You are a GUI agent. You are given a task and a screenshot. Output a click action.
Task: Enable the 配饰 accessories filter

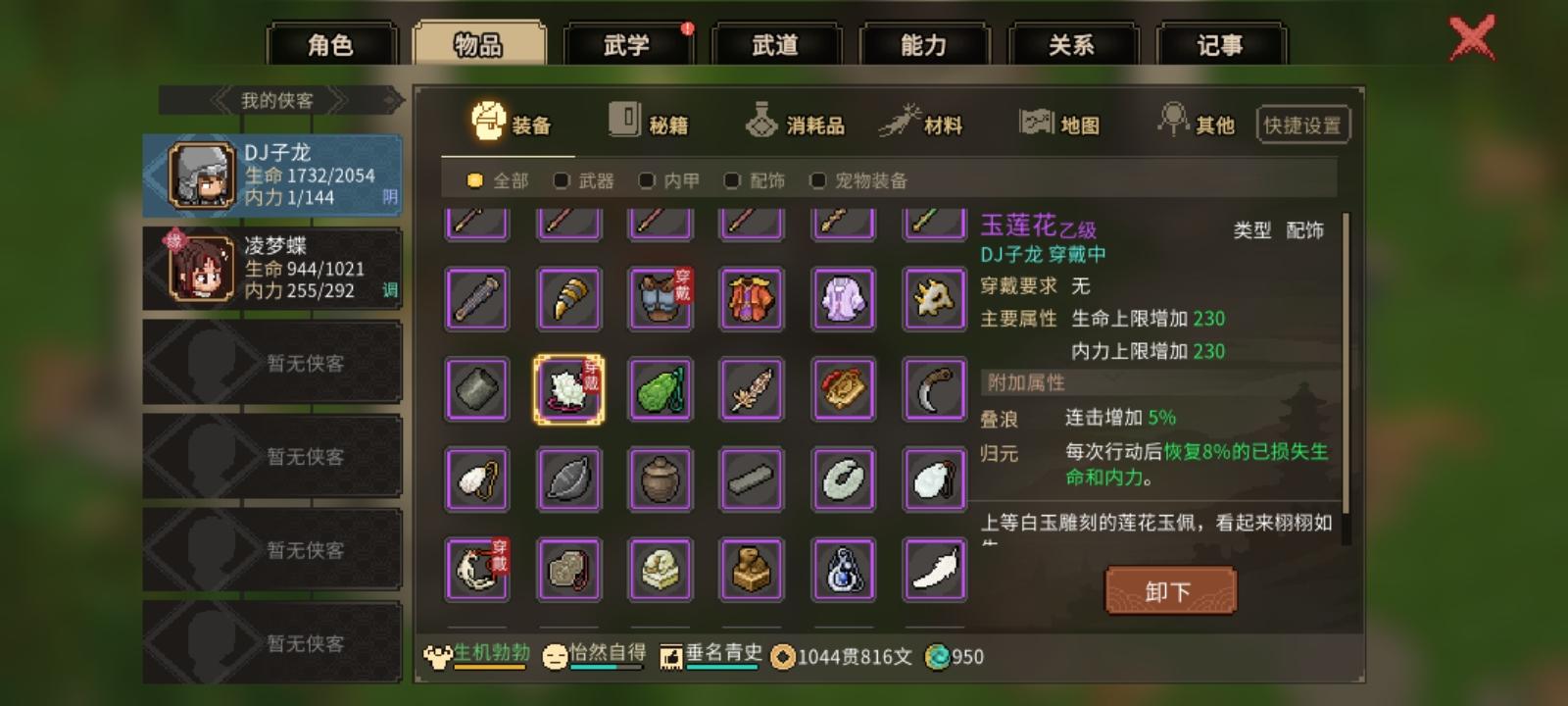click(x=732, y=180)
